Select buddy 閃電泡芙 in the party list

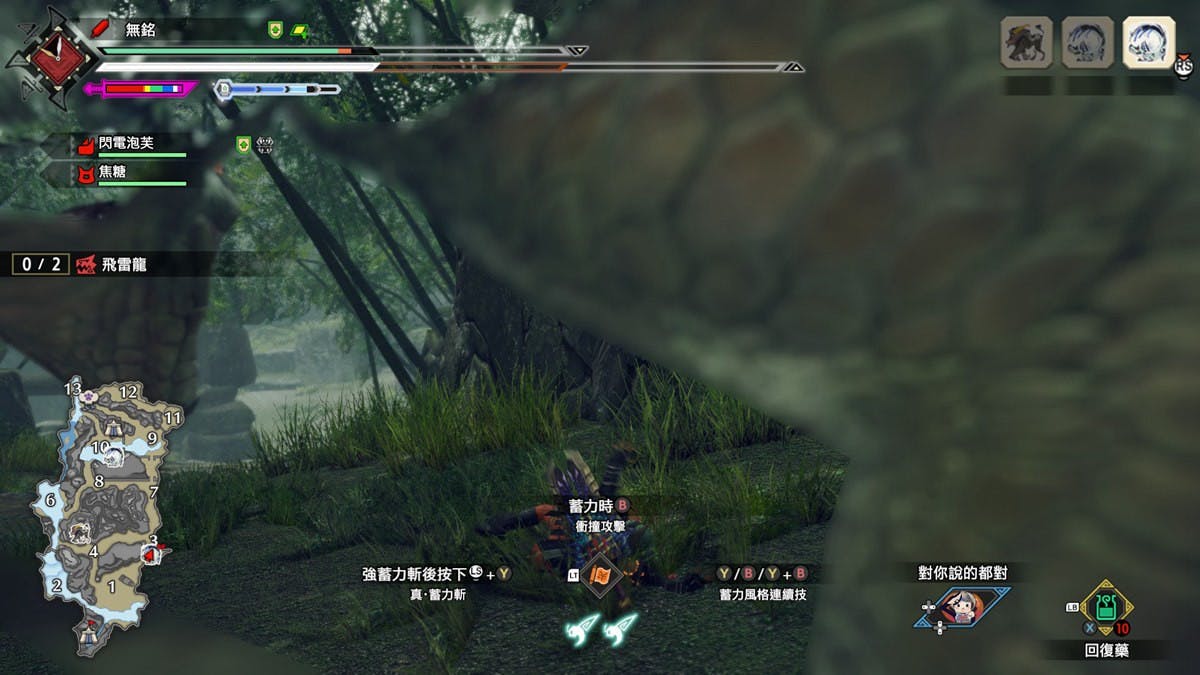tap(125, 144)
